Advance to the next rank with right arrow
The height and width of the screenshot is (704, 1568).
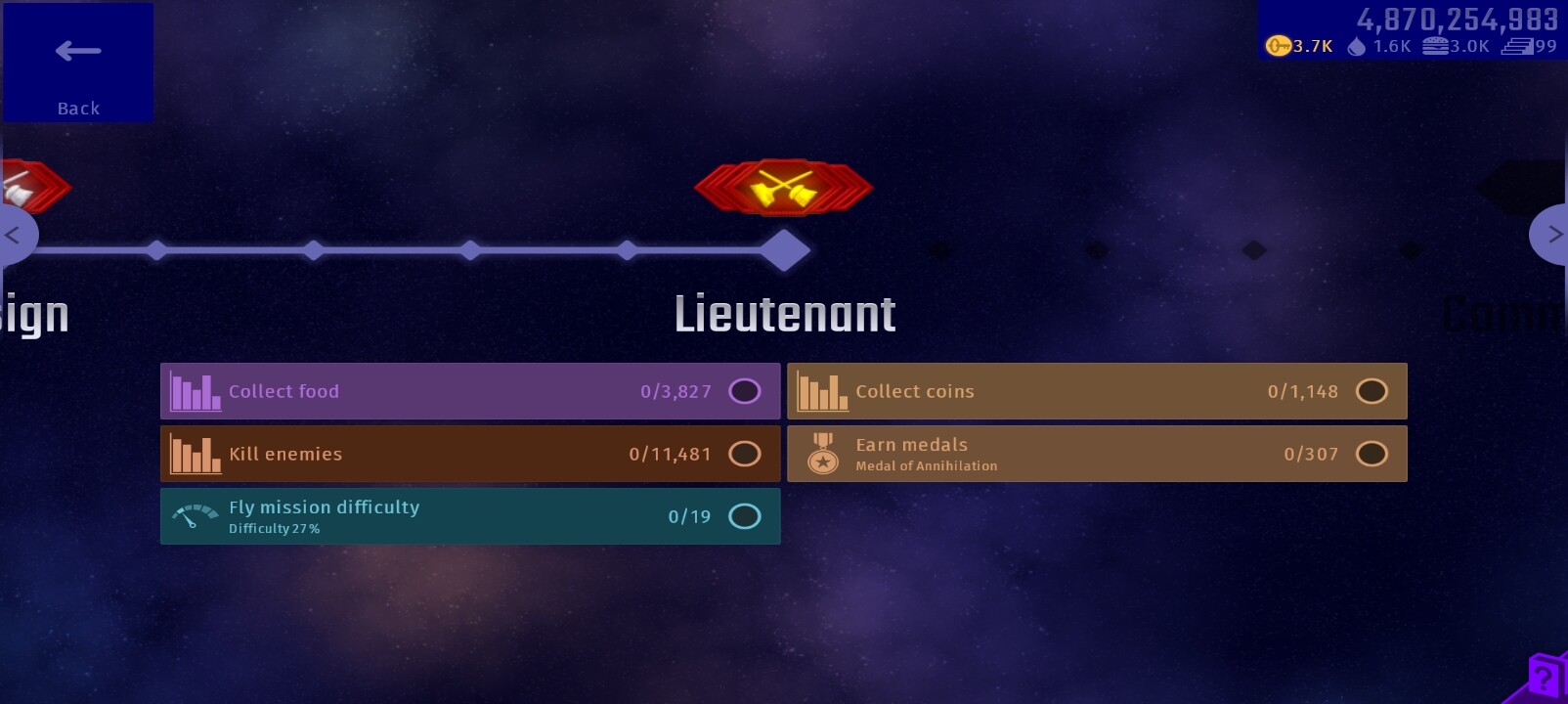(1552, 235)
